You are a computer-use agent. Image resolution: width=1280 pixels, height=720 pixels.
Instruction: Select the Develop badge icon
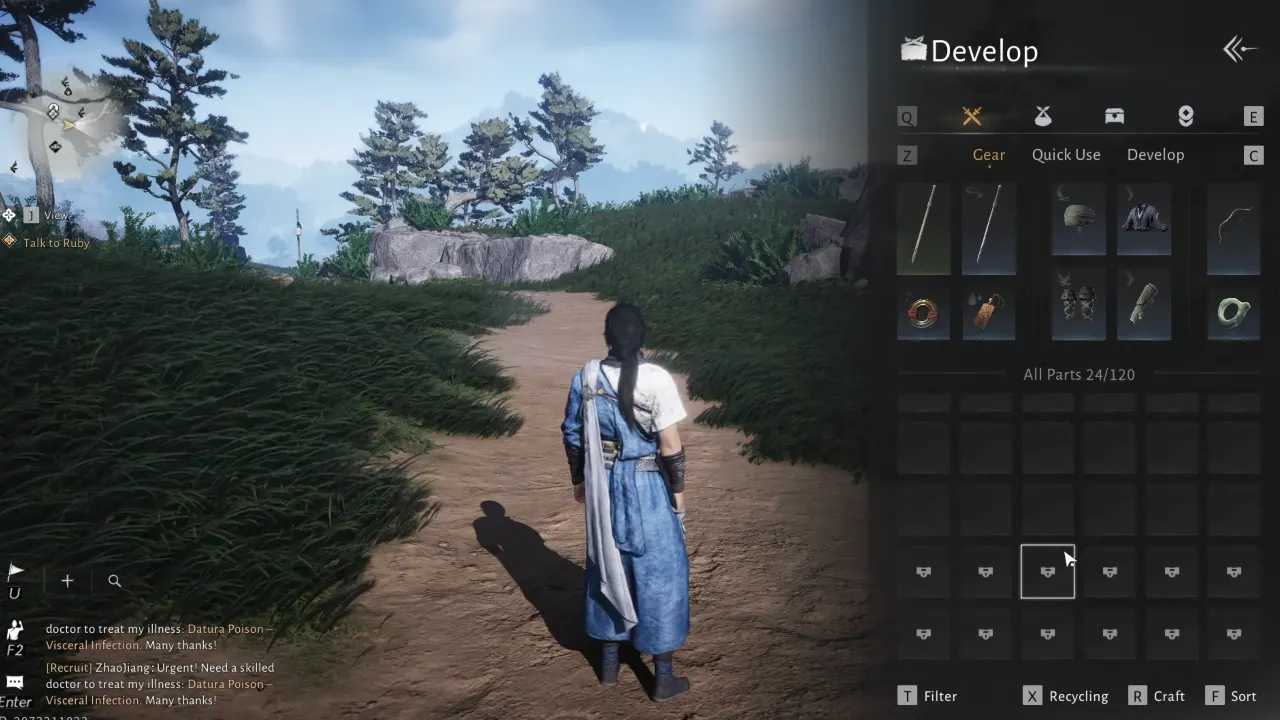coord(1185,116)
